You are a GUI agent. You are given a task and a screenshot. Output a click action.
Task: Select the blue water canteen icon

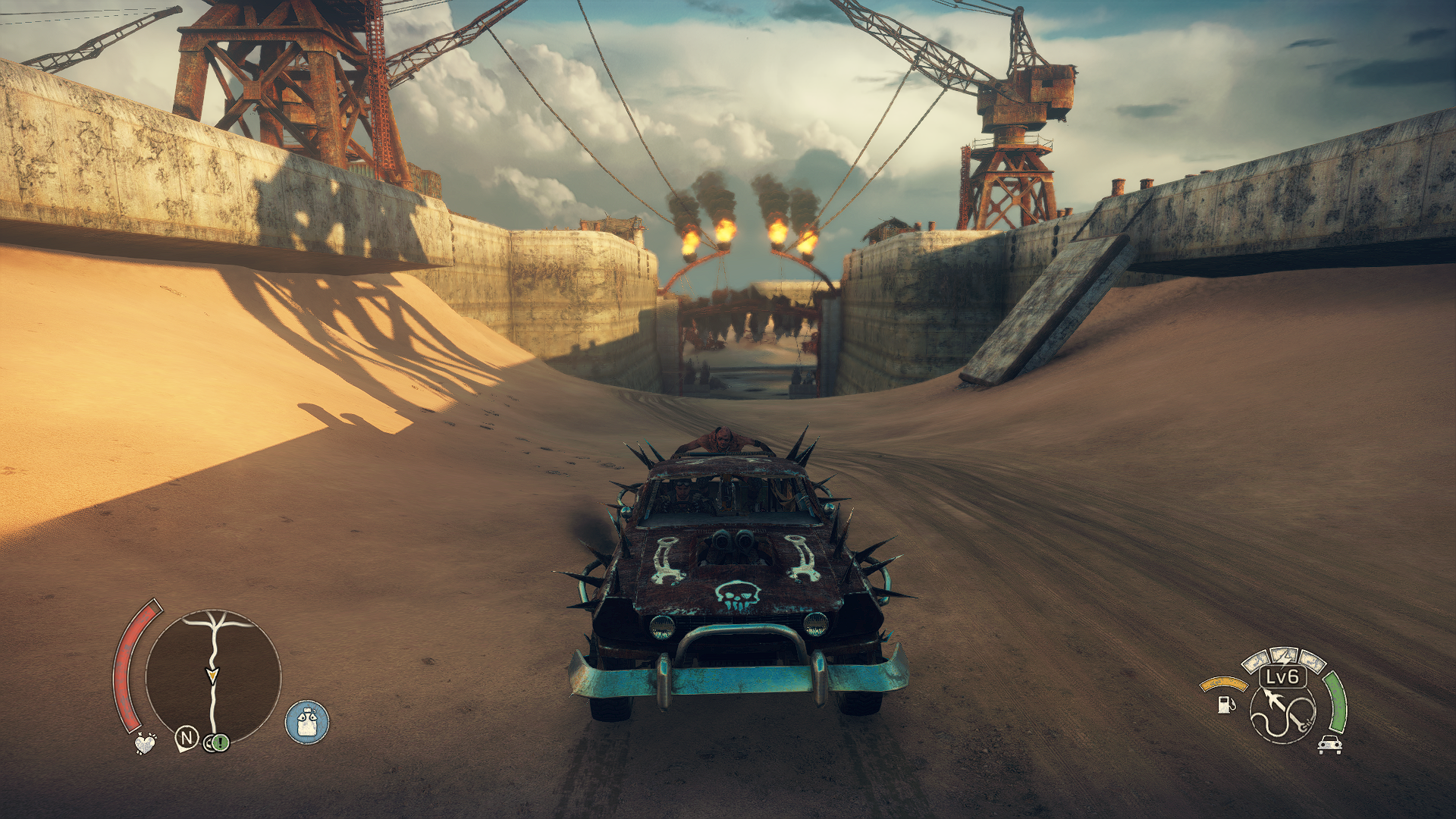[x=307, y=722]
